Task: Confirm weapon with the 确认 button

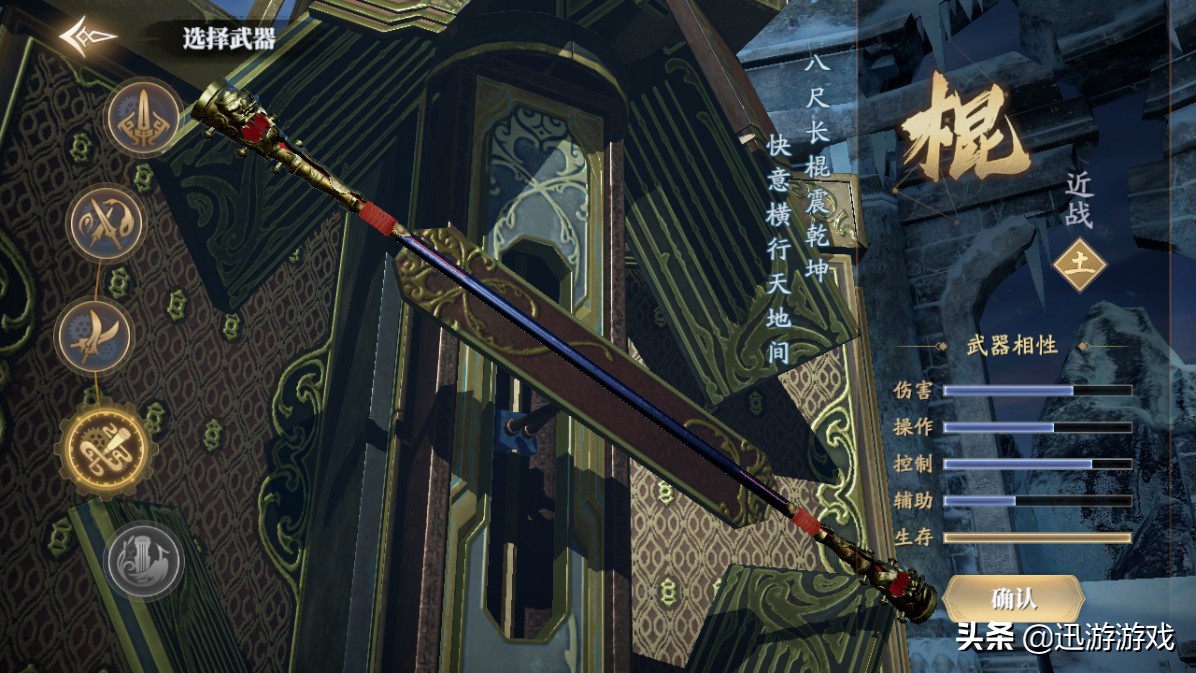Action: pyautogui.click(x=1013, y=598)
